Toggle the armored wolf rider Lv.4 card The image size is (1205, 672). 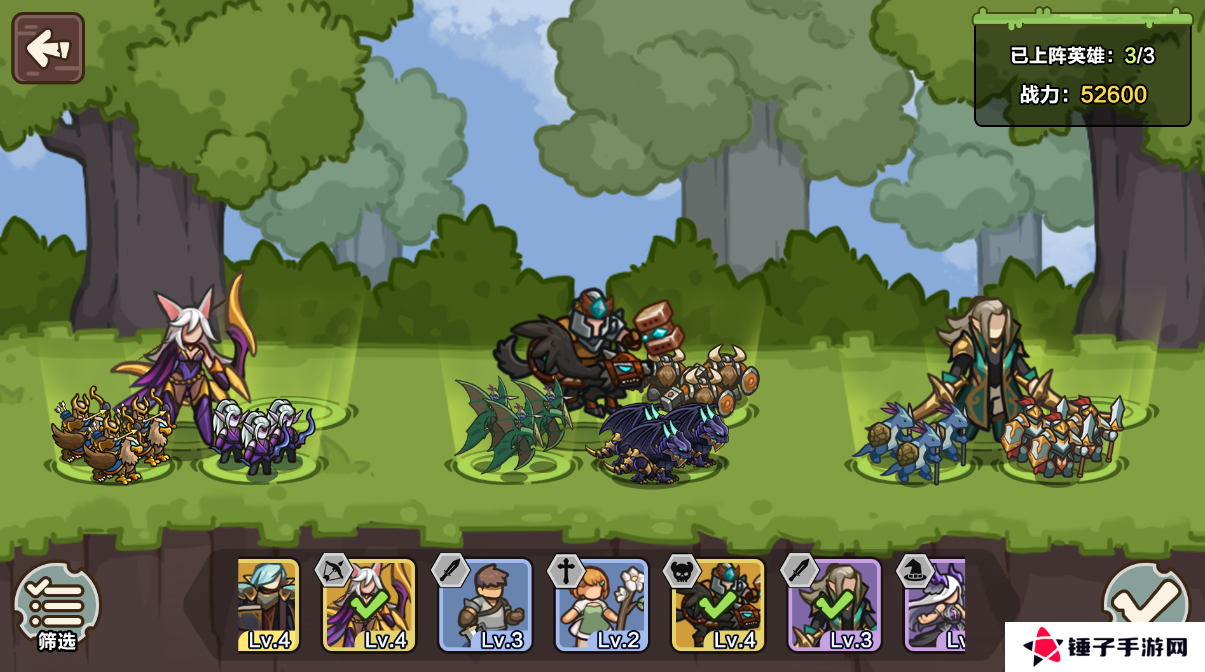click(718, 606)
